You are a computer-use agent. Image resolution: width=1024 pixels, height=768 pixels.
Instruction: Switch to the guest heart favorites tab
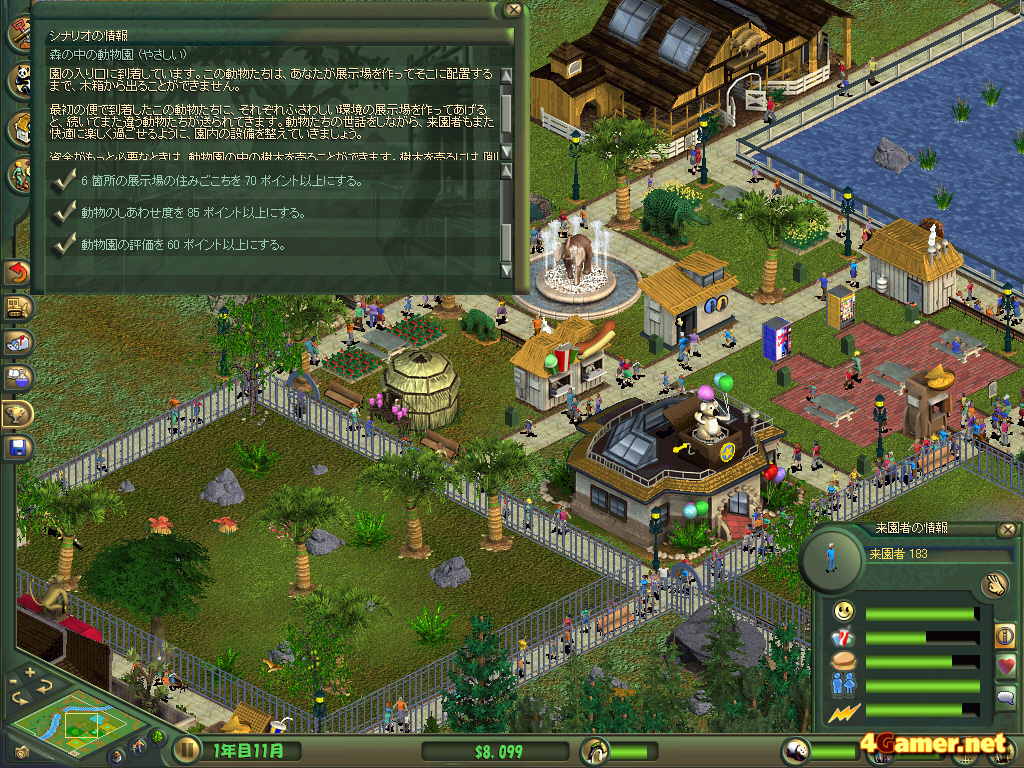(x=1005, y=665)
